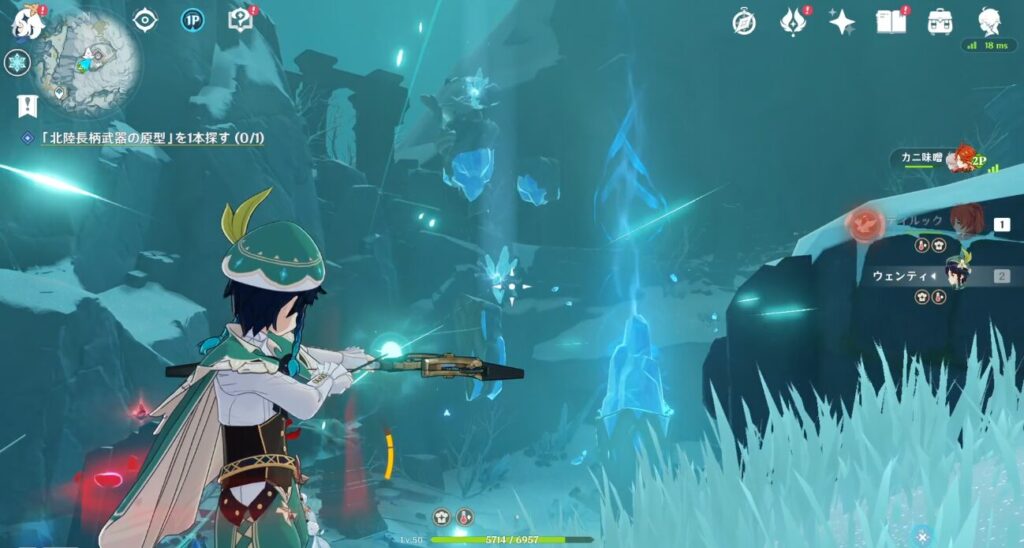Open the character profile head icon
The height and width of the screenshot is (548, 1024).
point(987,21)
